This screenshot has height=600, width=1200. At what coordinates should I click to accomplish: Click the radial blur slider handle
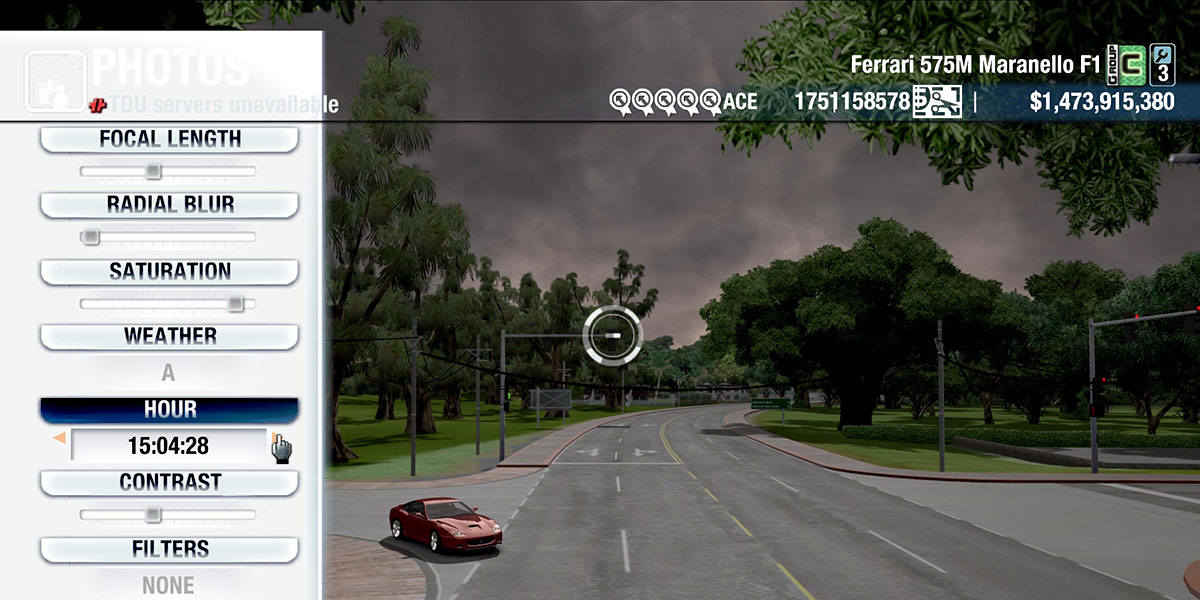(x=91, y=237)
